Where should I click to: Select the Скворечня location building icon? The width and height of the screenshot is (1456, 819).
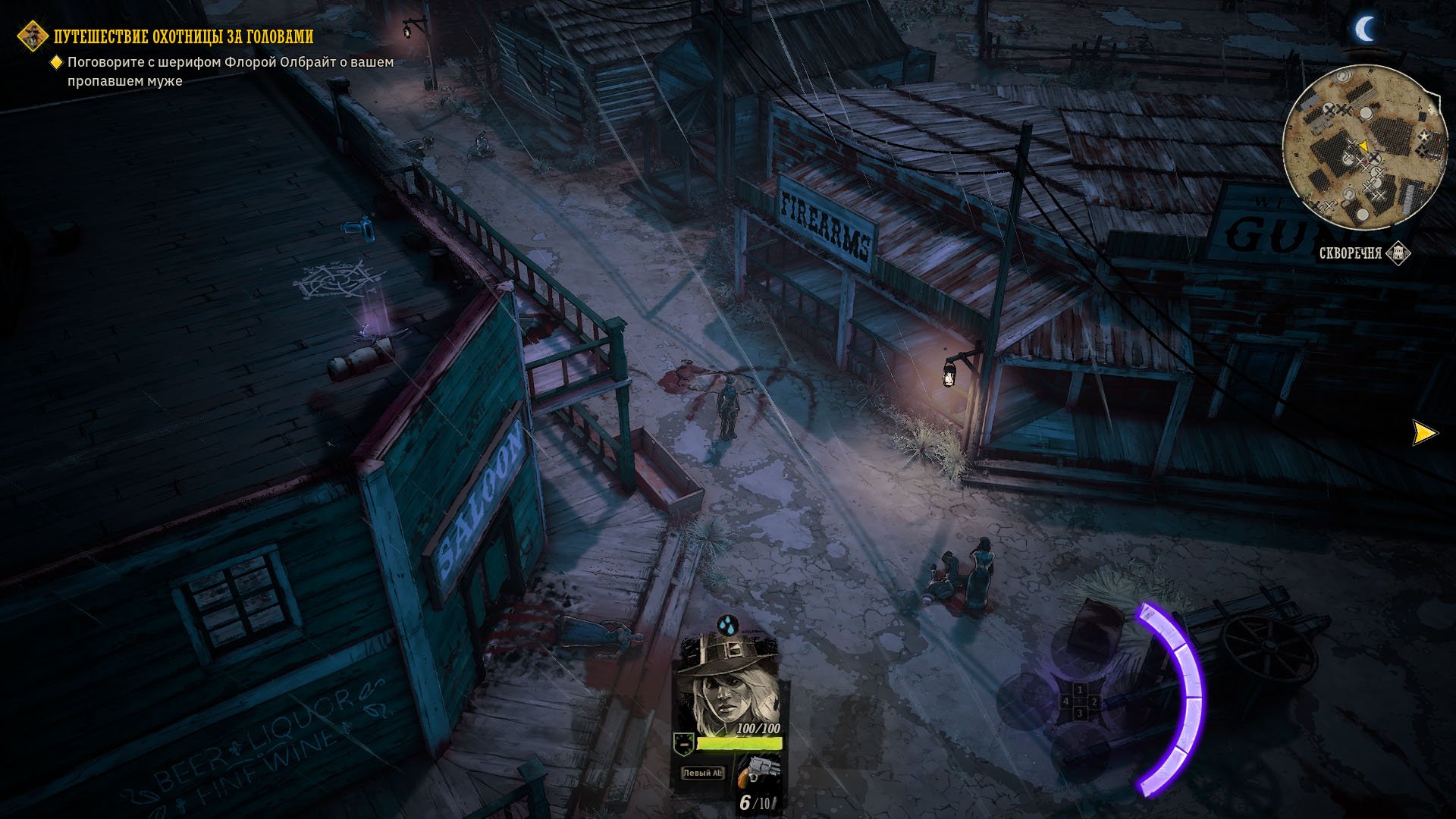1398,253
